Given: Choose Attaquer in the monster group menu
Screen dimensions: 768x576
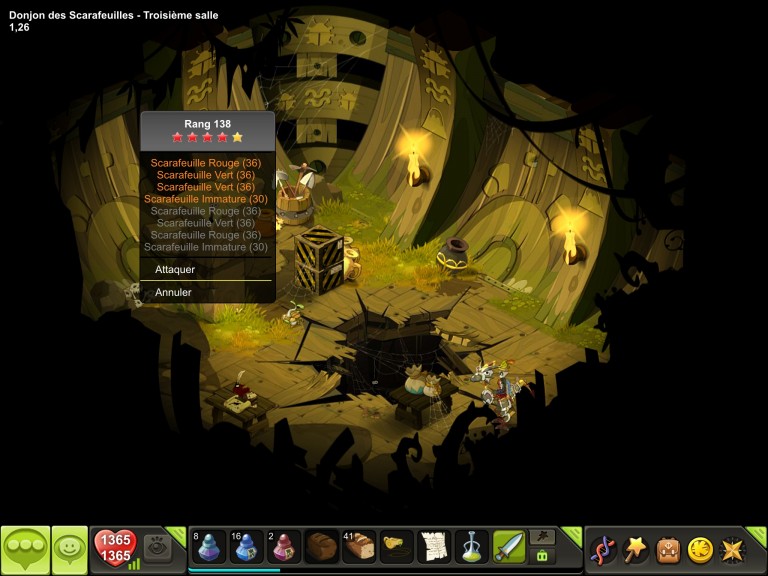Looking at the screenshot, I should point(175,270).
